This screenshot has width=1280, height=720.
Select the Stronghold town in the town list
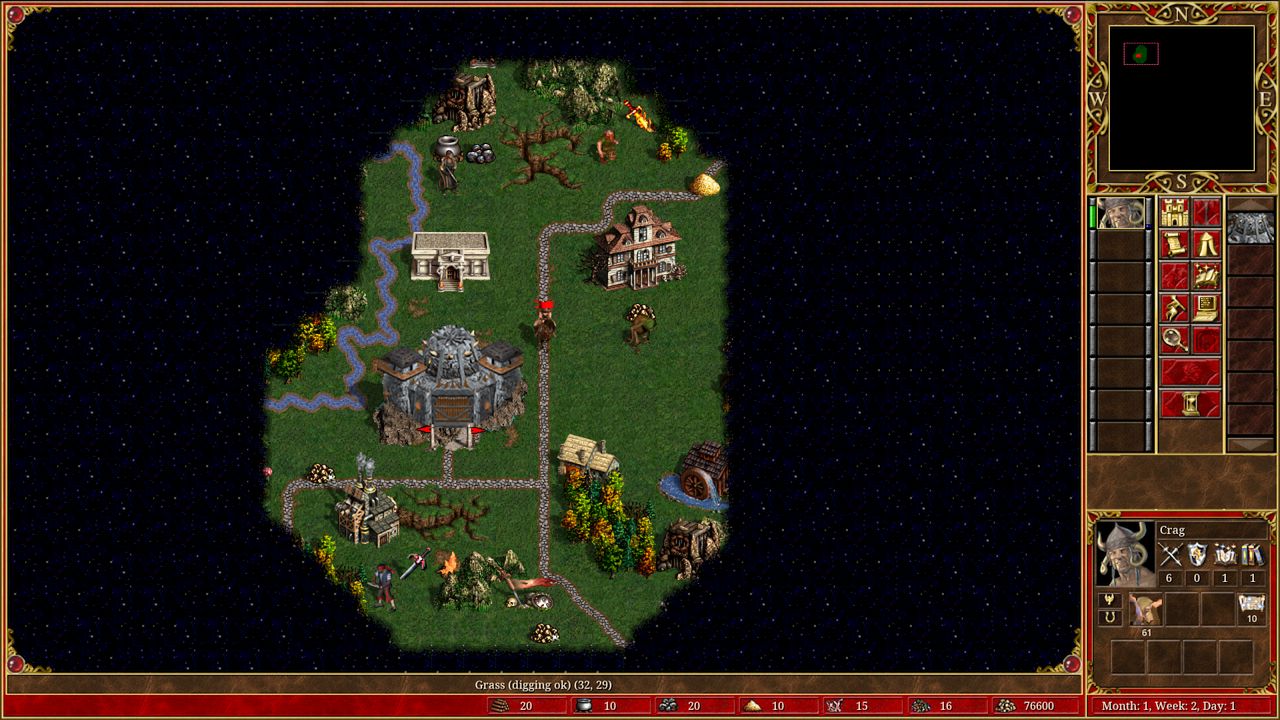[x=1252, y=227]
